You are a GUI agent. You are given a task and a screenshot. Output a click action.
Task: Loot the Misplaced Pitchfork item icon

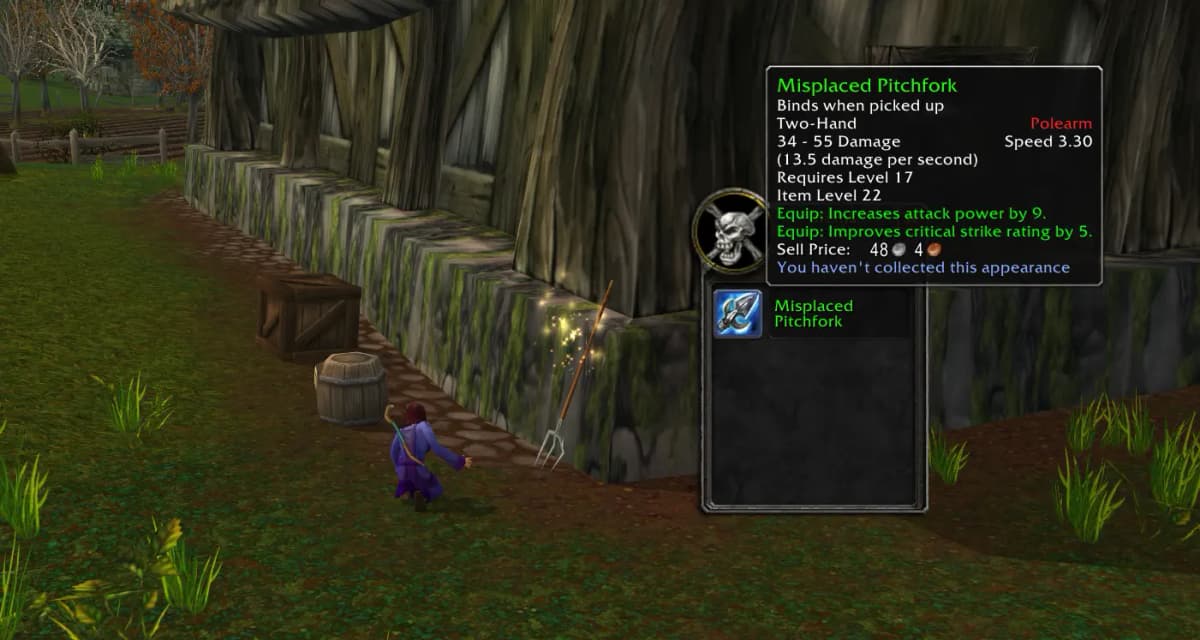pos(738,313)
